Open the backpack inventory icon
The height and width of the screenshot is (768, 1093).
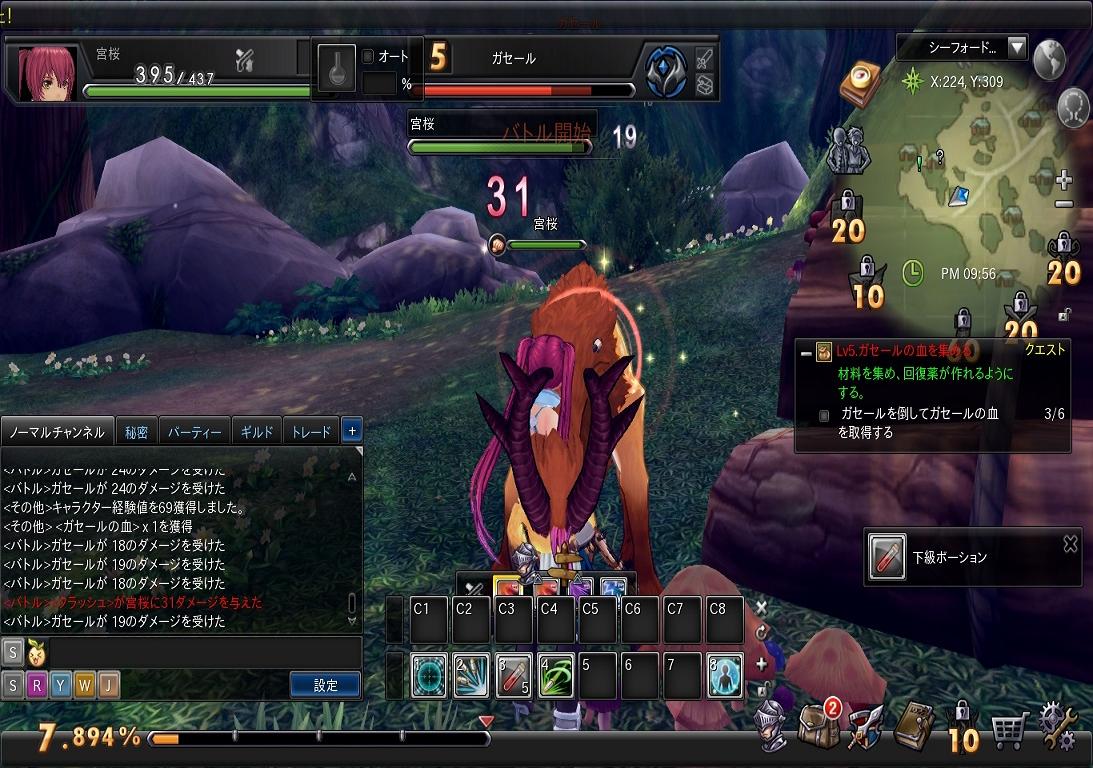[x=817, y=725]
